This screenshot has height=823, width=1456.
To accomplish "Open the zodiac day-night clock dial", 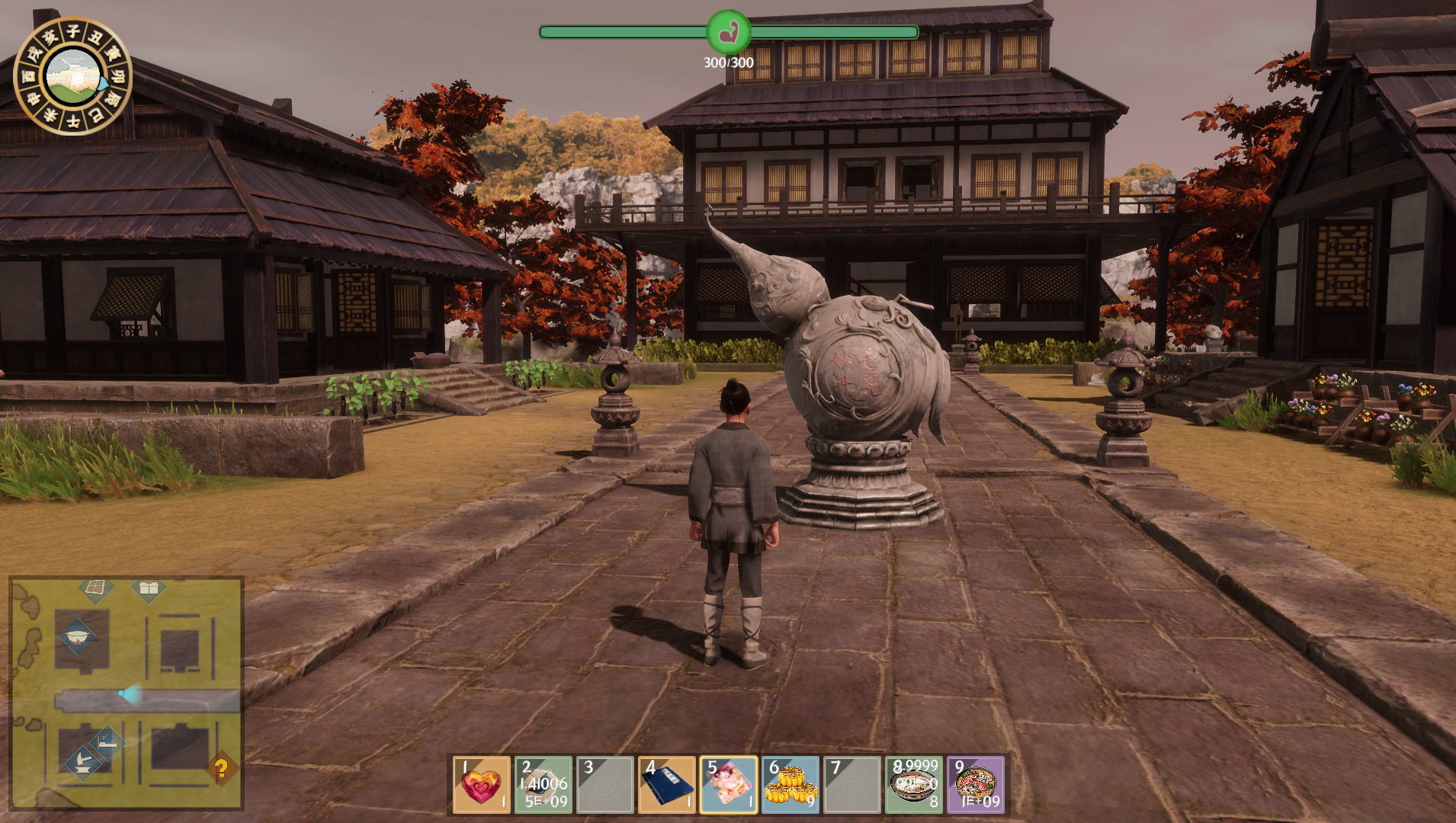I will 73,76.
